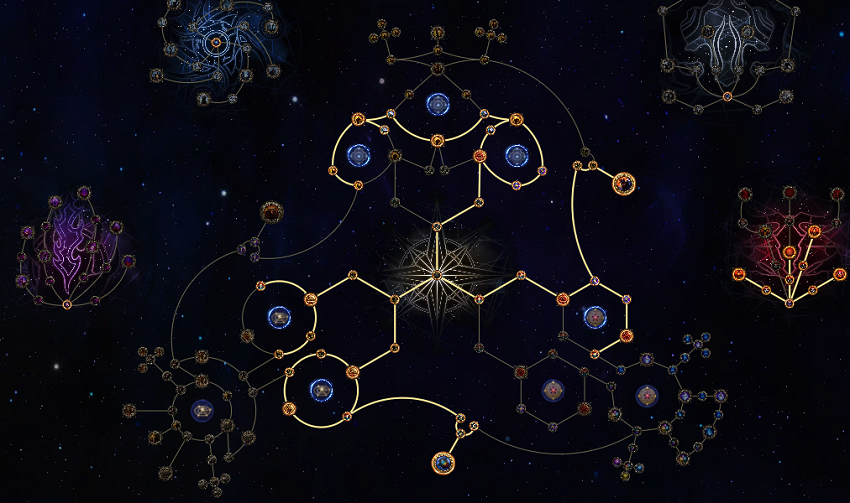
Task: Select the blue orb in the unallocated lower-left web
Action: coord(201,409)
